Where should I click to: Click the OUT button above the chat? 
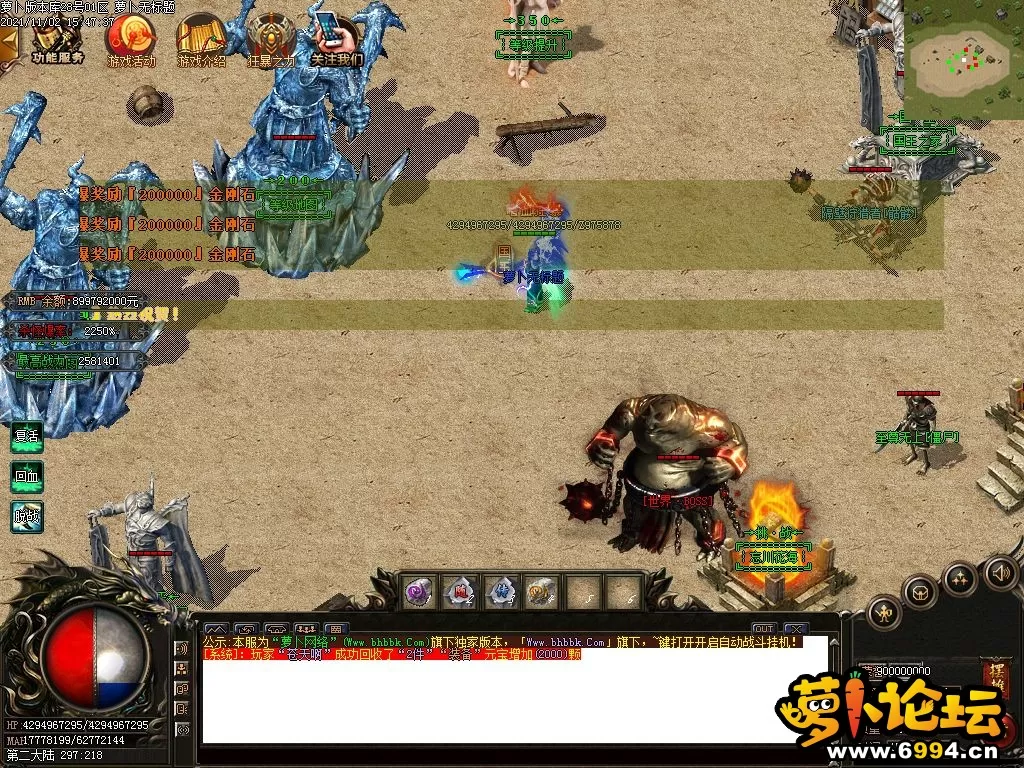[764, 629]
